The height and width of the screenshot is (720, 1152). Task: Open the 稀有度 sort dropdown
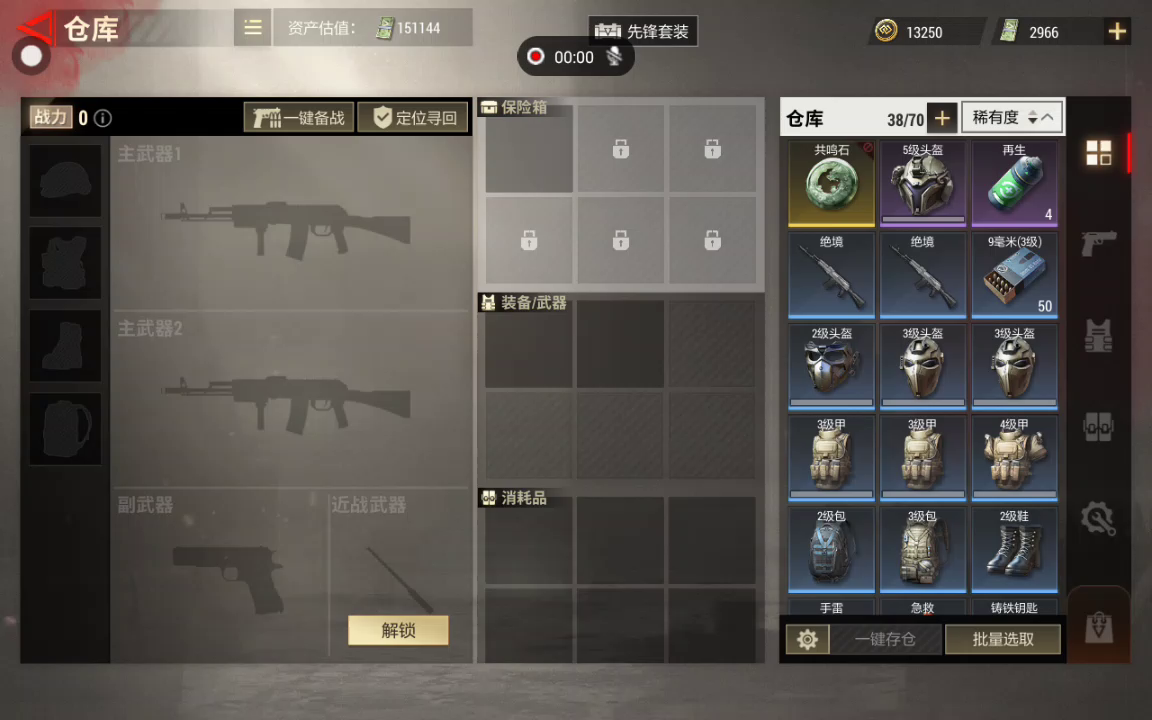click(1012, 118)
